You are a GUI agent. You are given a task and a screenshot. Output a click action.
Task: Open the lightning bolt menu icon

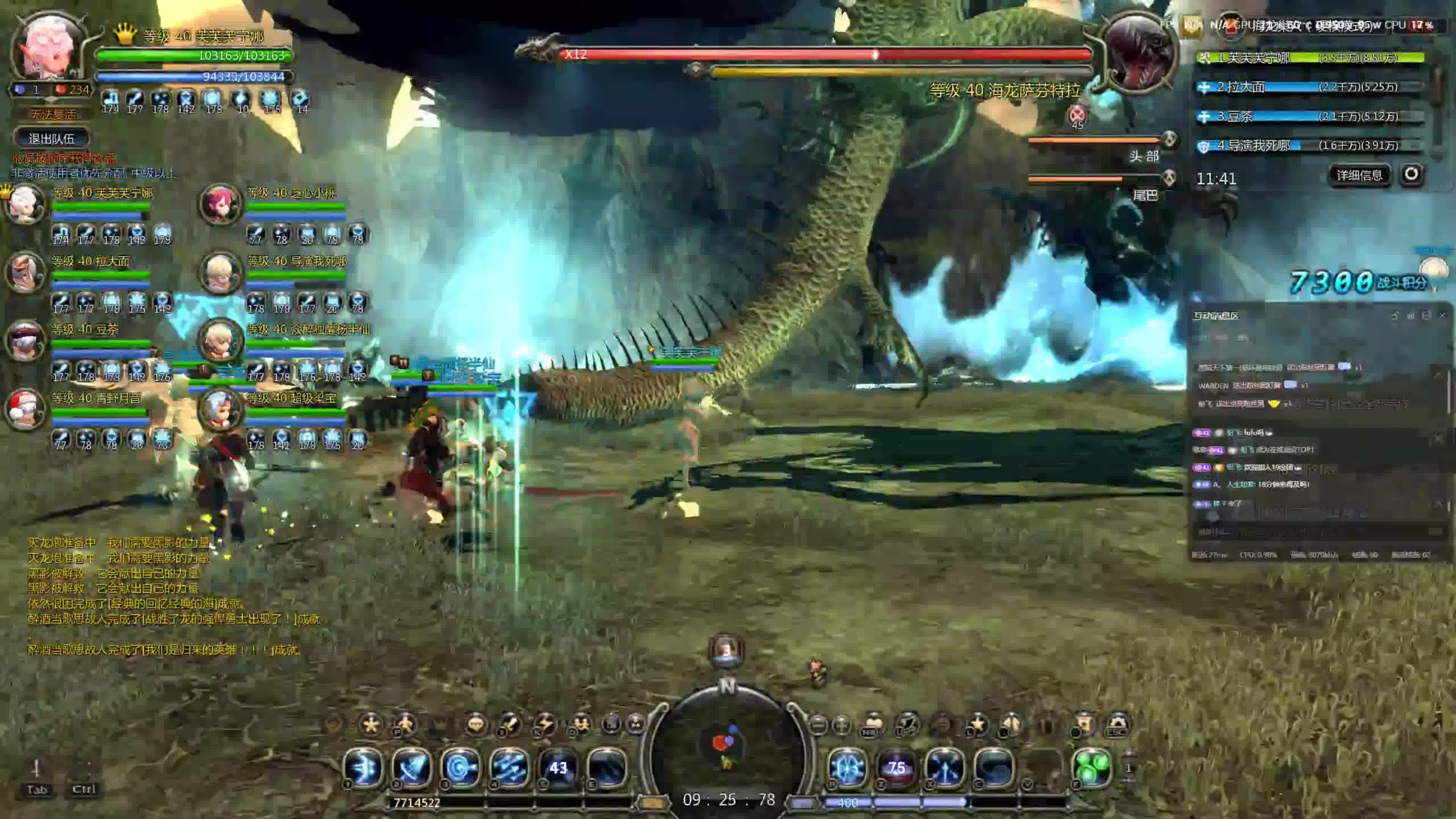click(546, 725)
